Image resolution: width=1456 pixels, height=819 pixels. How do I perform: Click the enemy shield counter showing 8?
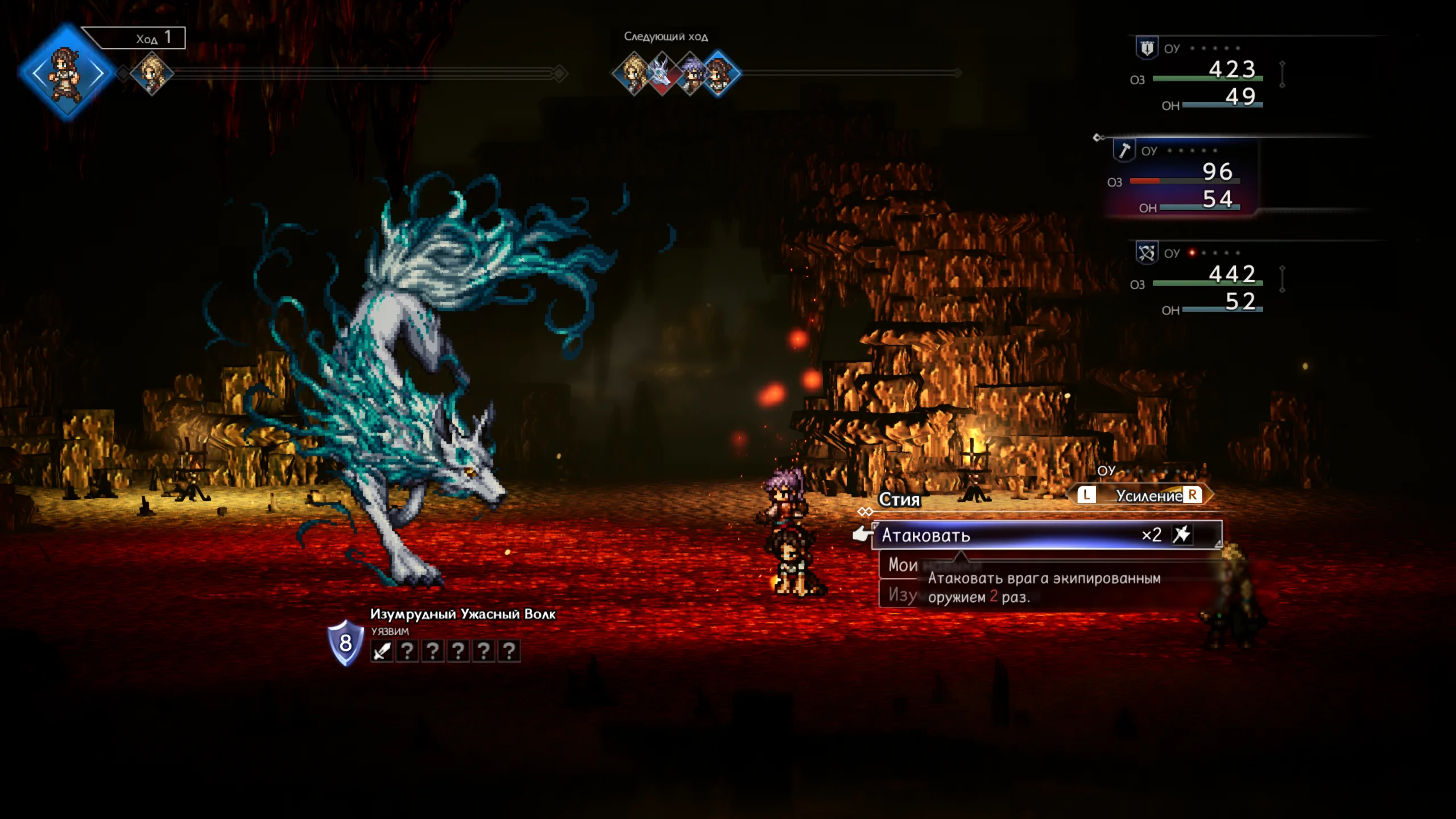pos(345,643)
